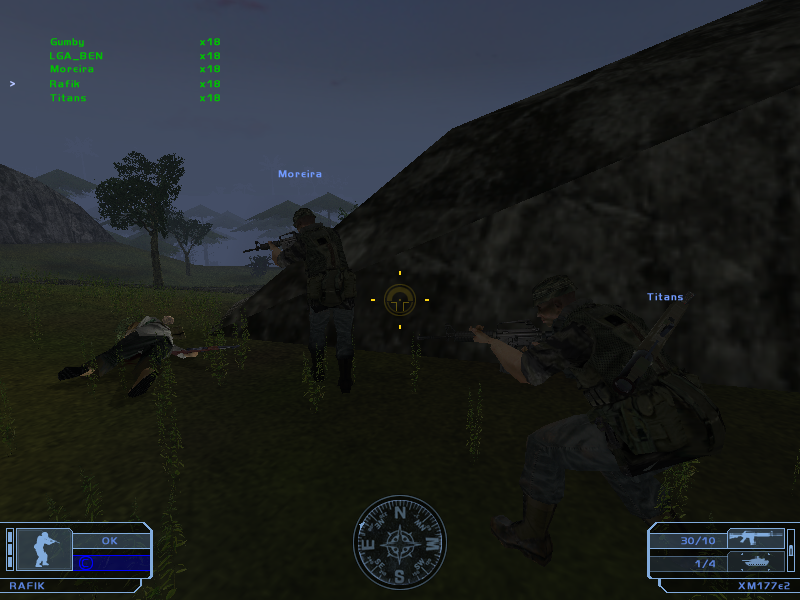Pick the Rafik roster row
Image resolution: width=800 pixels, height=600 pixels.
63,84
